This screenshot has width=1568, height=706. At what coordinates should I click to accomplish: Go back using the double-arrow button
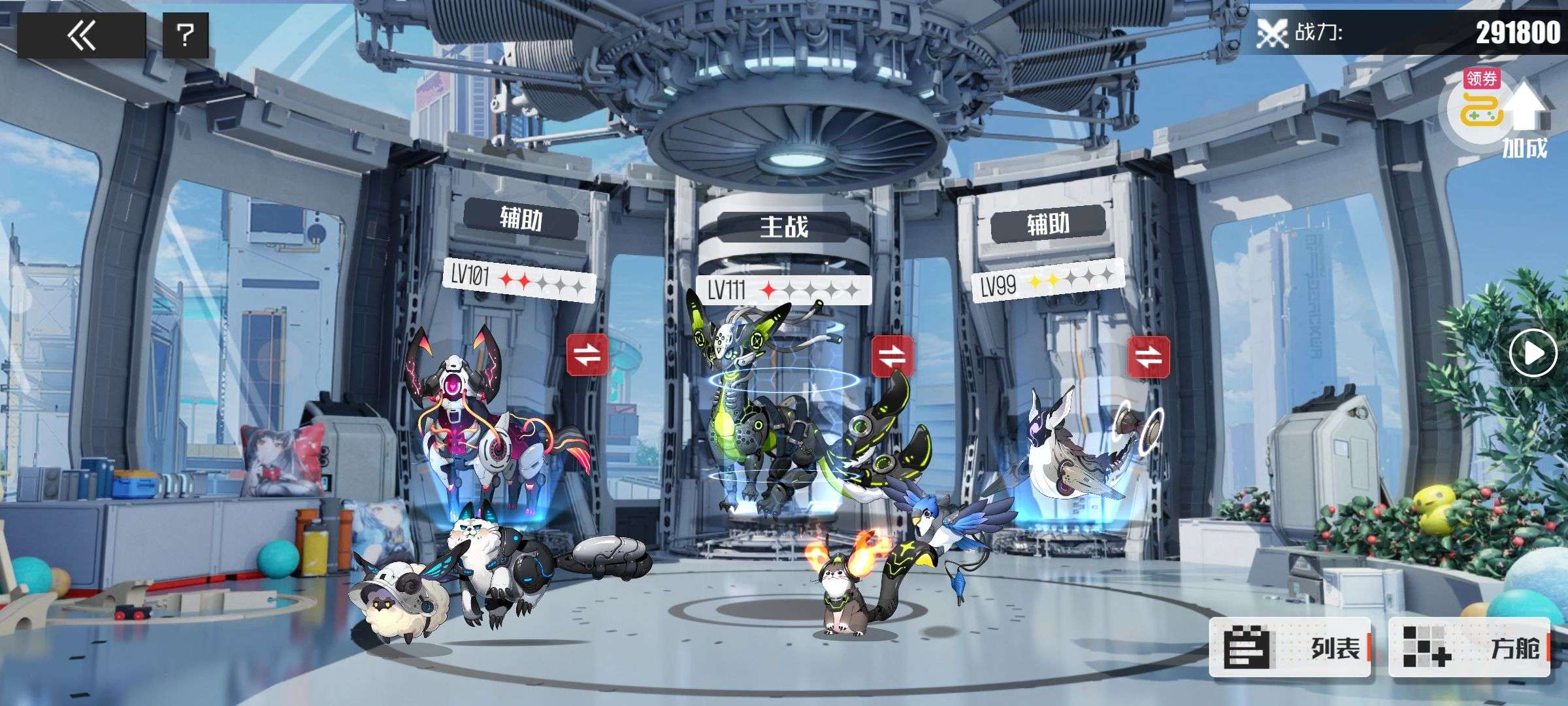click(x=81, y=35)
